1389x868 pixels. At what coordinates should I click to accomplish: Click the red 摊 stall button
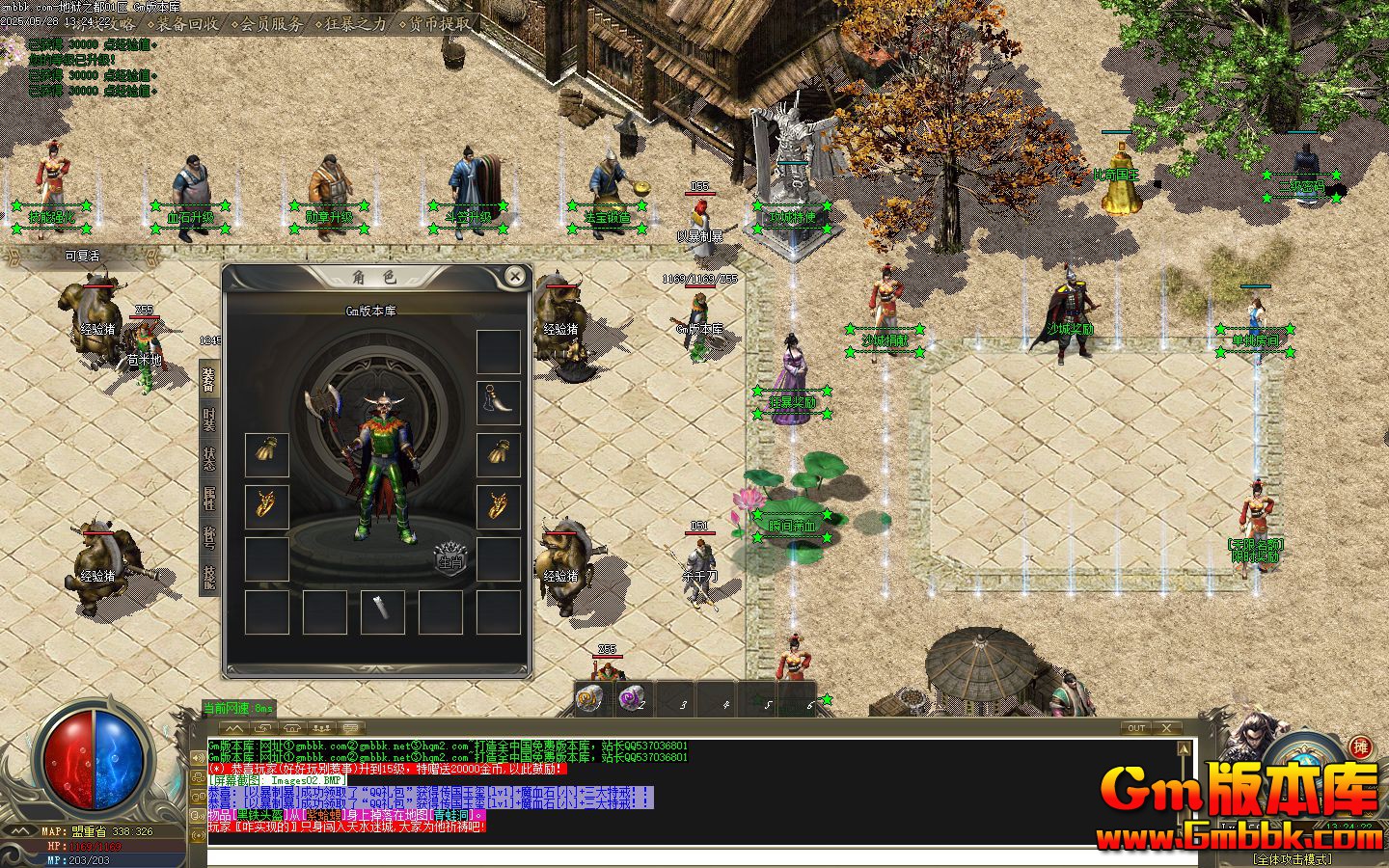(x=1360, y=746)
